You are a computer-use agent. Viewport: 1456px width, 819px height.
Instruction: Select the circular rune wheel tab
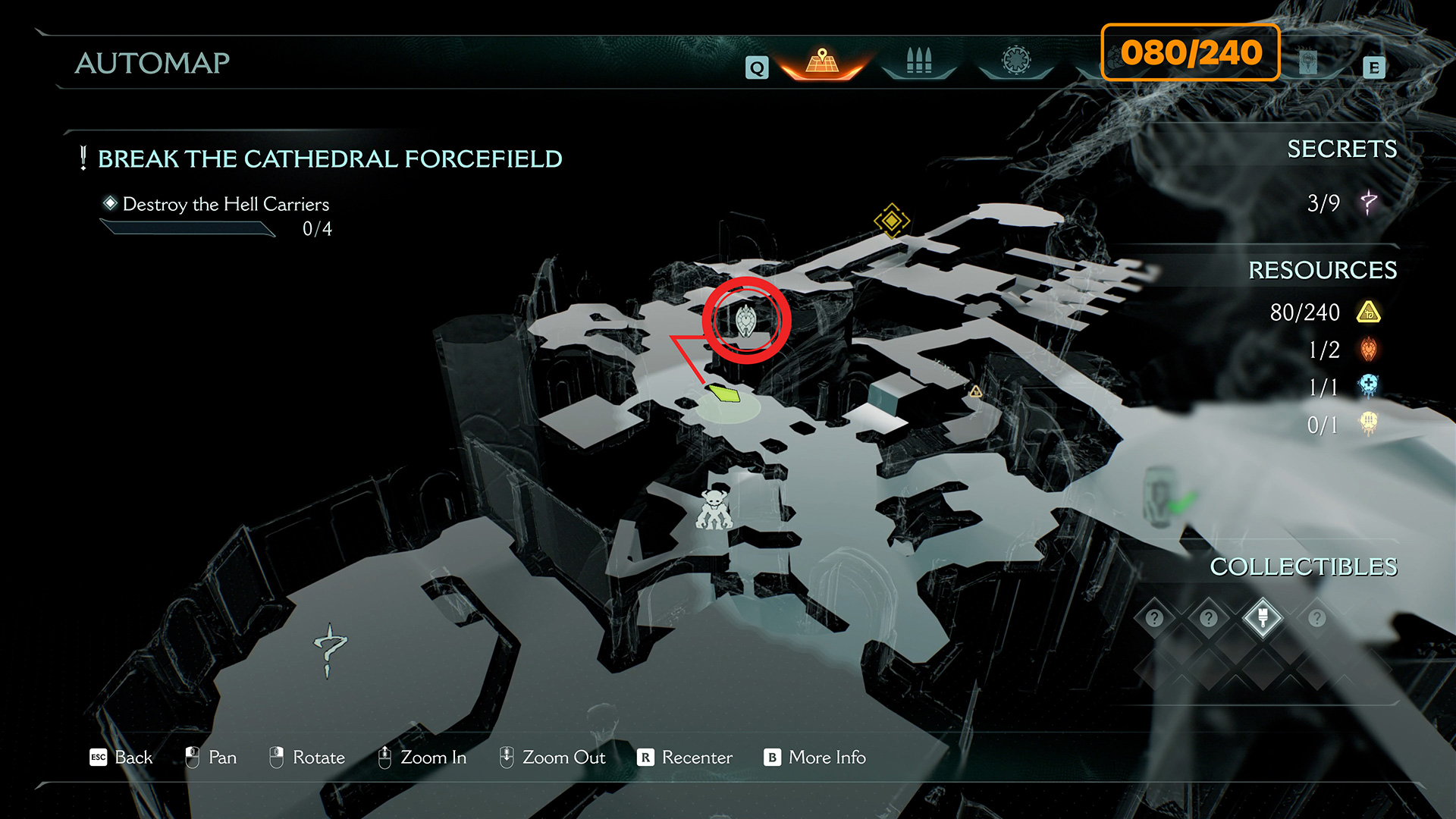coord(1016,61)
